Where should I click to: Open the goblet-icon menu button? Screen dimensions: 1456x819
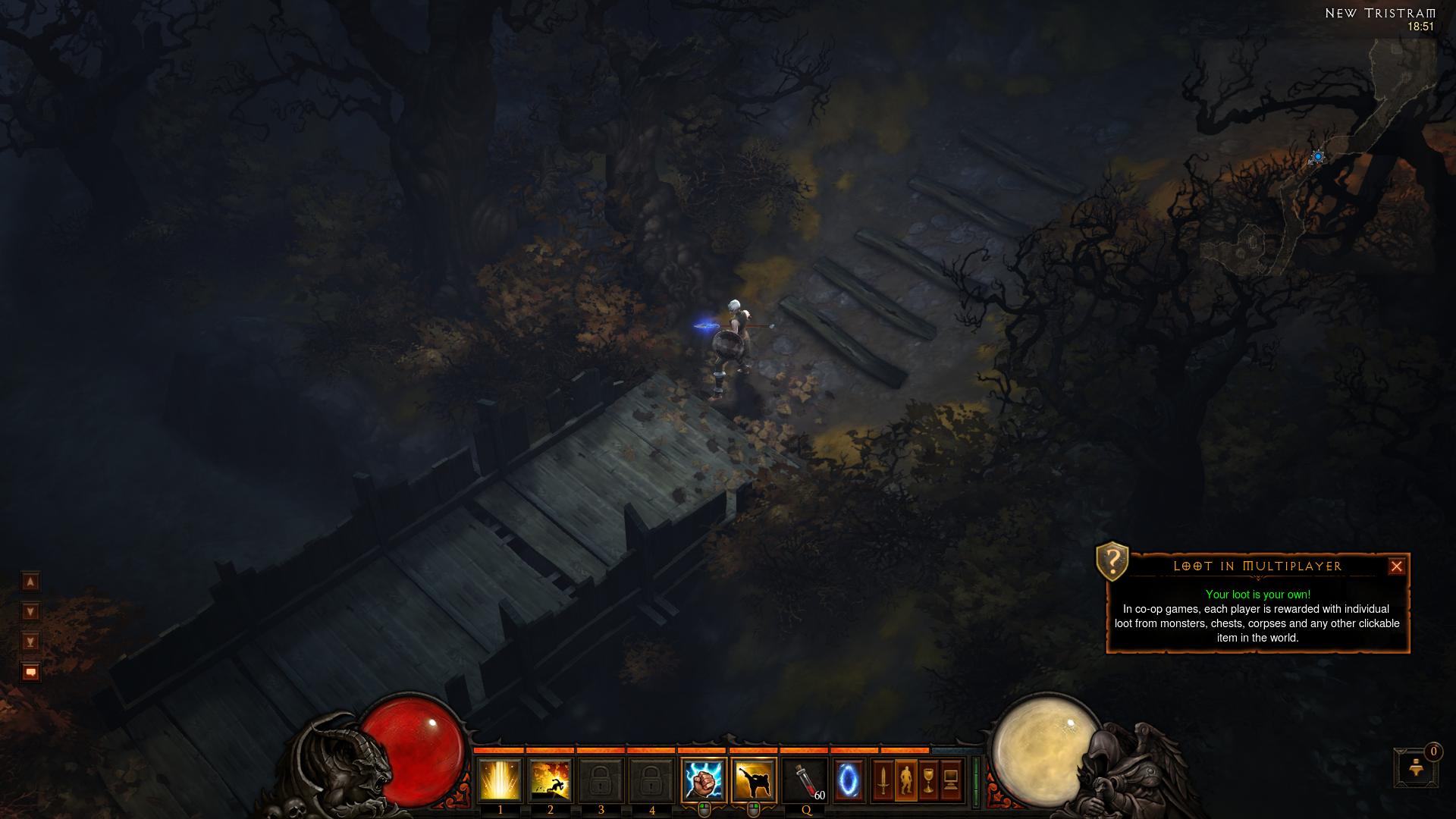[928, 780]
